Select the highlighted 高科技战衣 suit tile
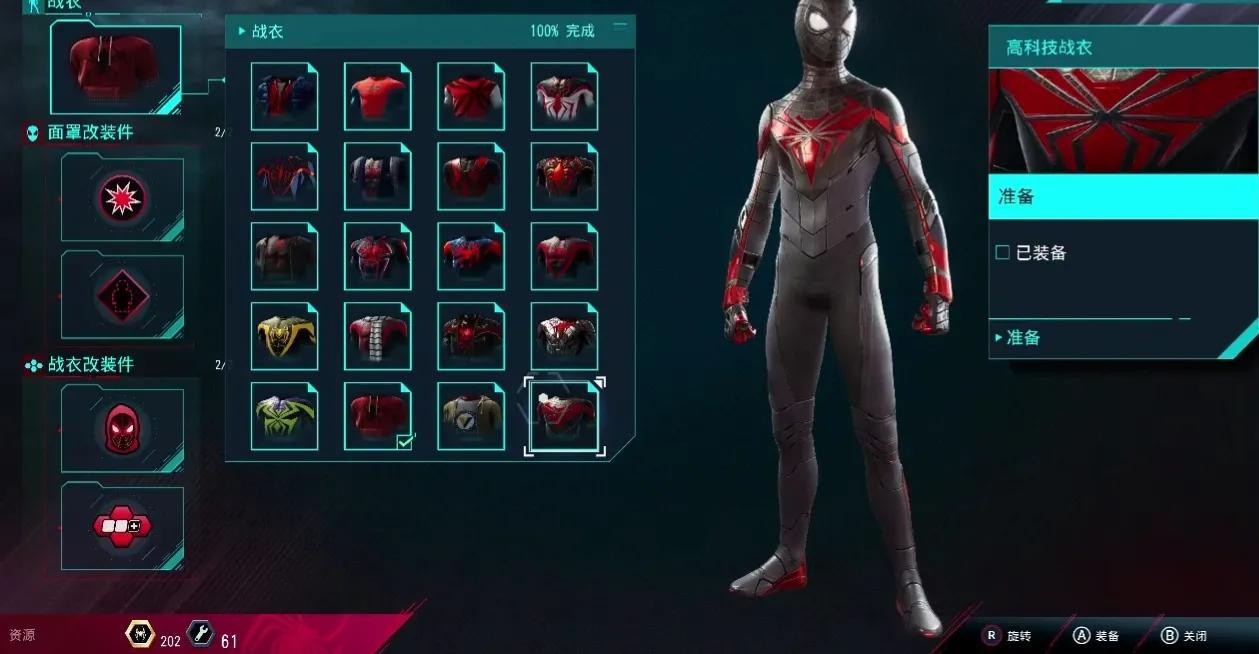1259x654 pixels. pos(564,417)
